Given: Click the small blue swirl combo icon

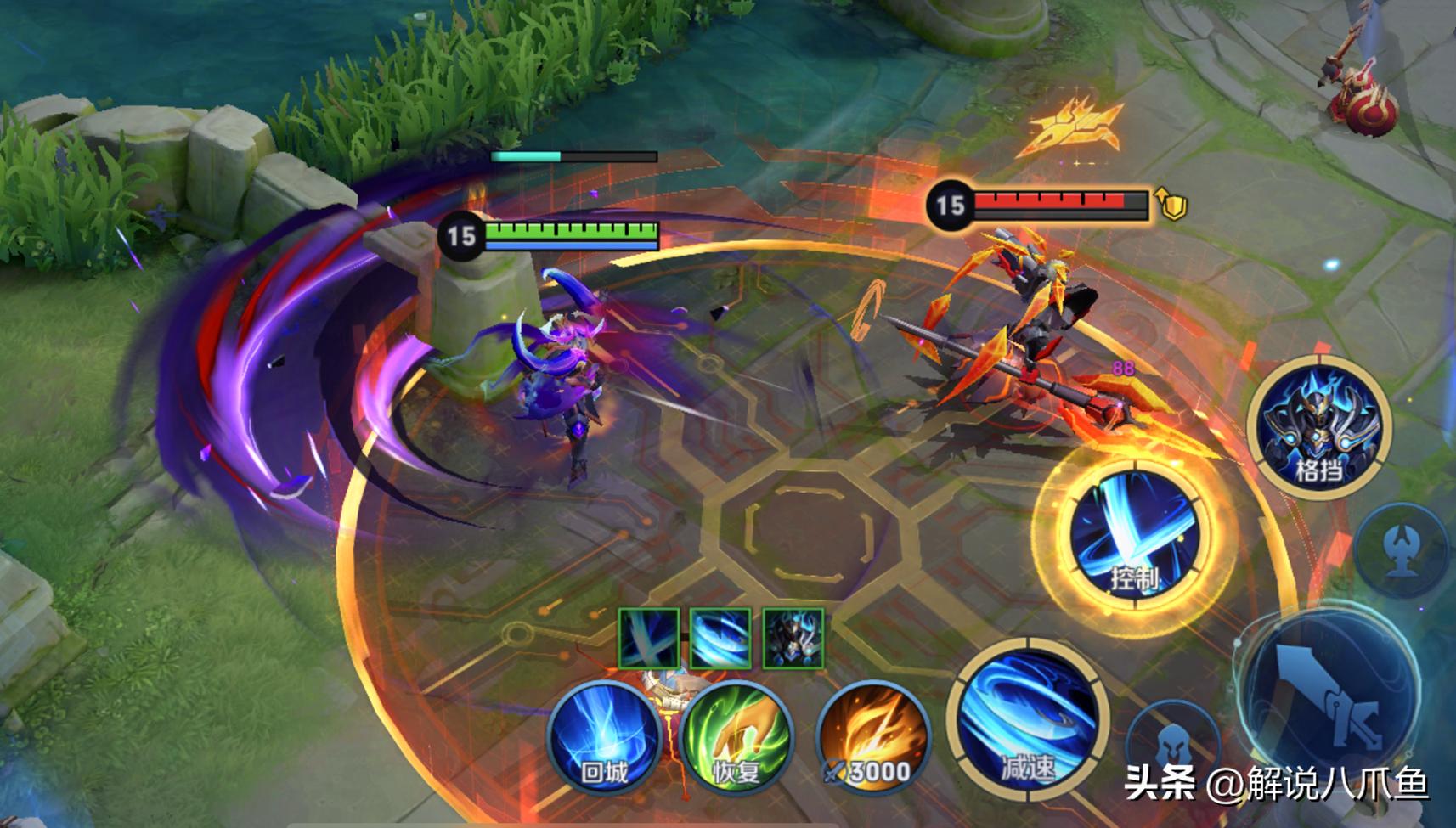Looking at the screenshot, I should pos(720,638).
